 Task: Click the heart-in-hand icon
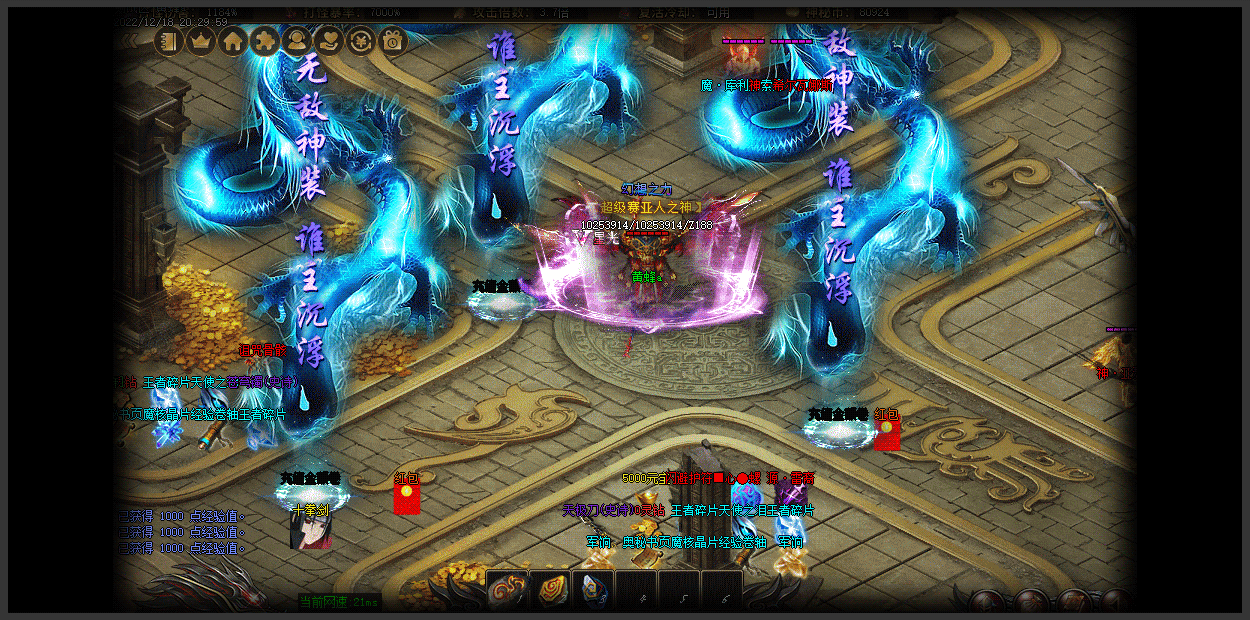(x=328, y=41)
